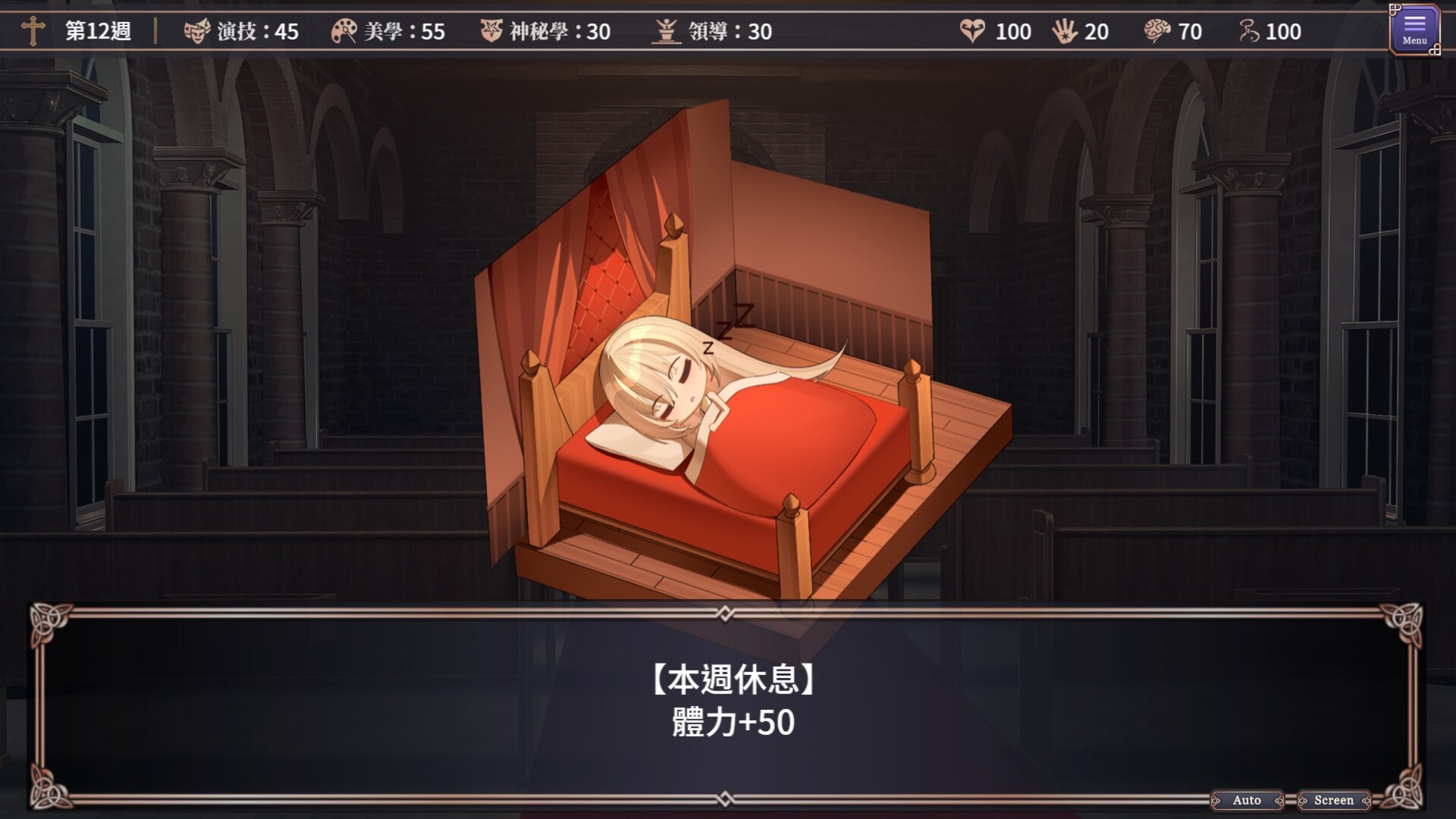Click the 神秘學 pentagram icon

[493, 32]
